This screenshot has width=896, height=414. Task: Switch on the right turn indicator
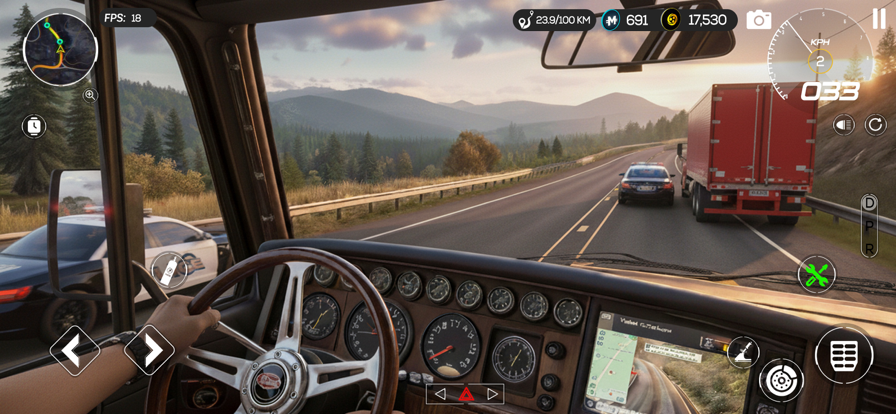tap(492, 394)
